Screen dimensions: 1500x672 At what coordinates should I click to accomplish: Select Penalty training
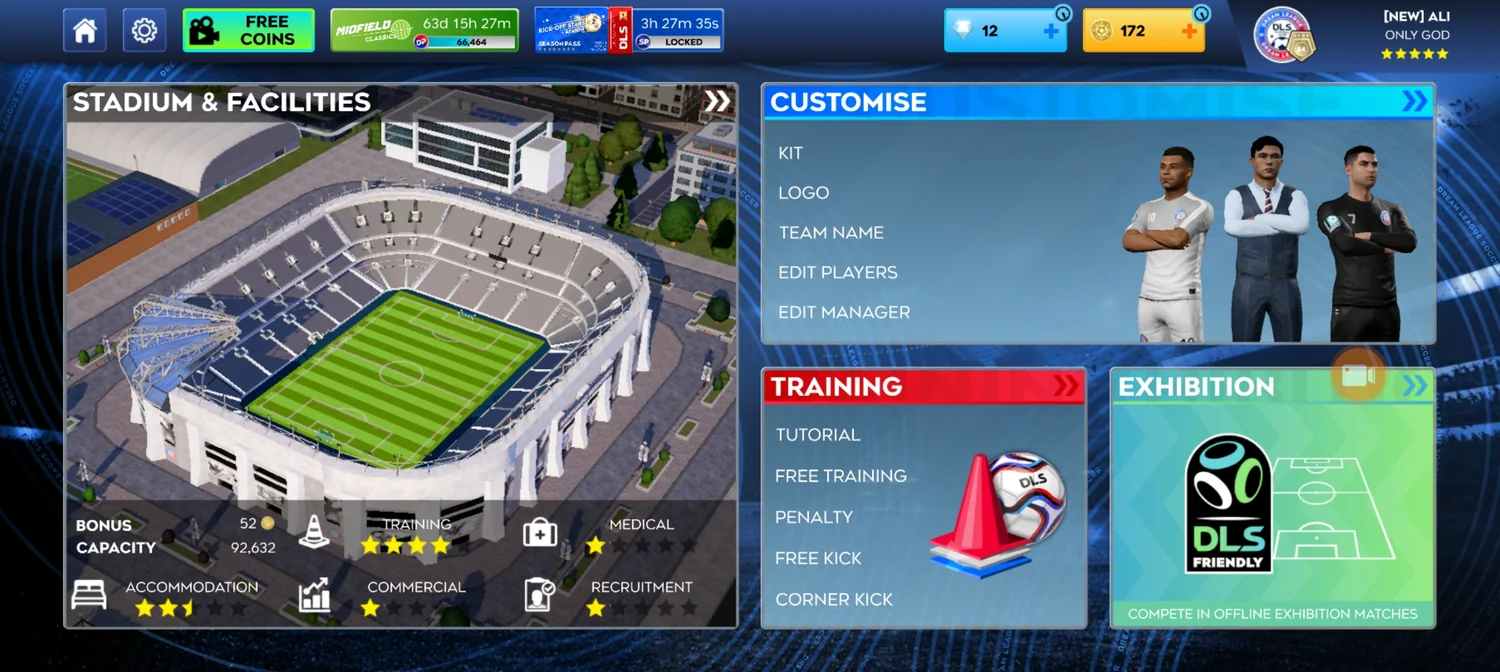(x=814, y=517)
